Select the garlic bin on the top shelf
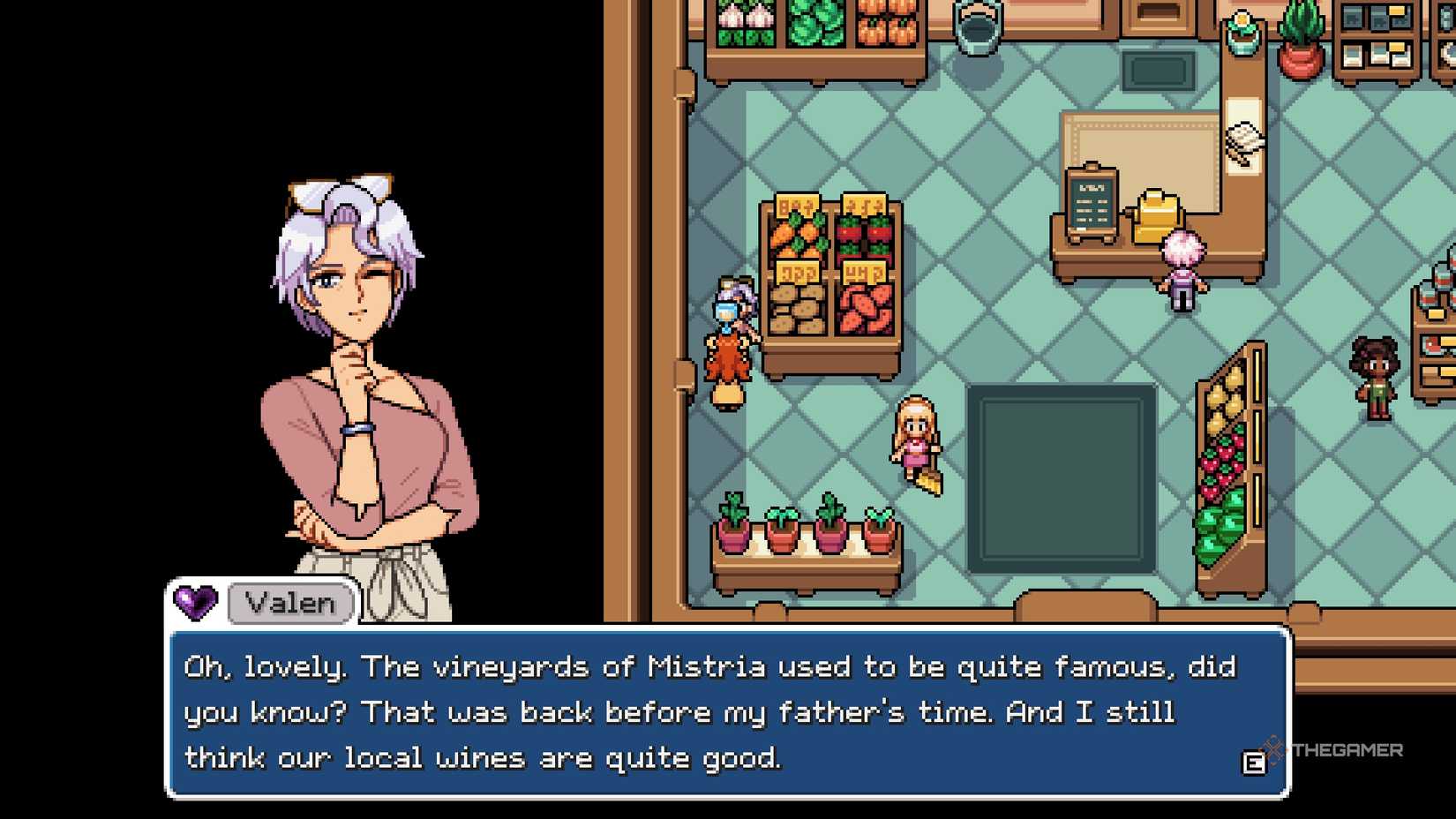This screenshot has width=1456, height=819. click(x=744, y=18)
